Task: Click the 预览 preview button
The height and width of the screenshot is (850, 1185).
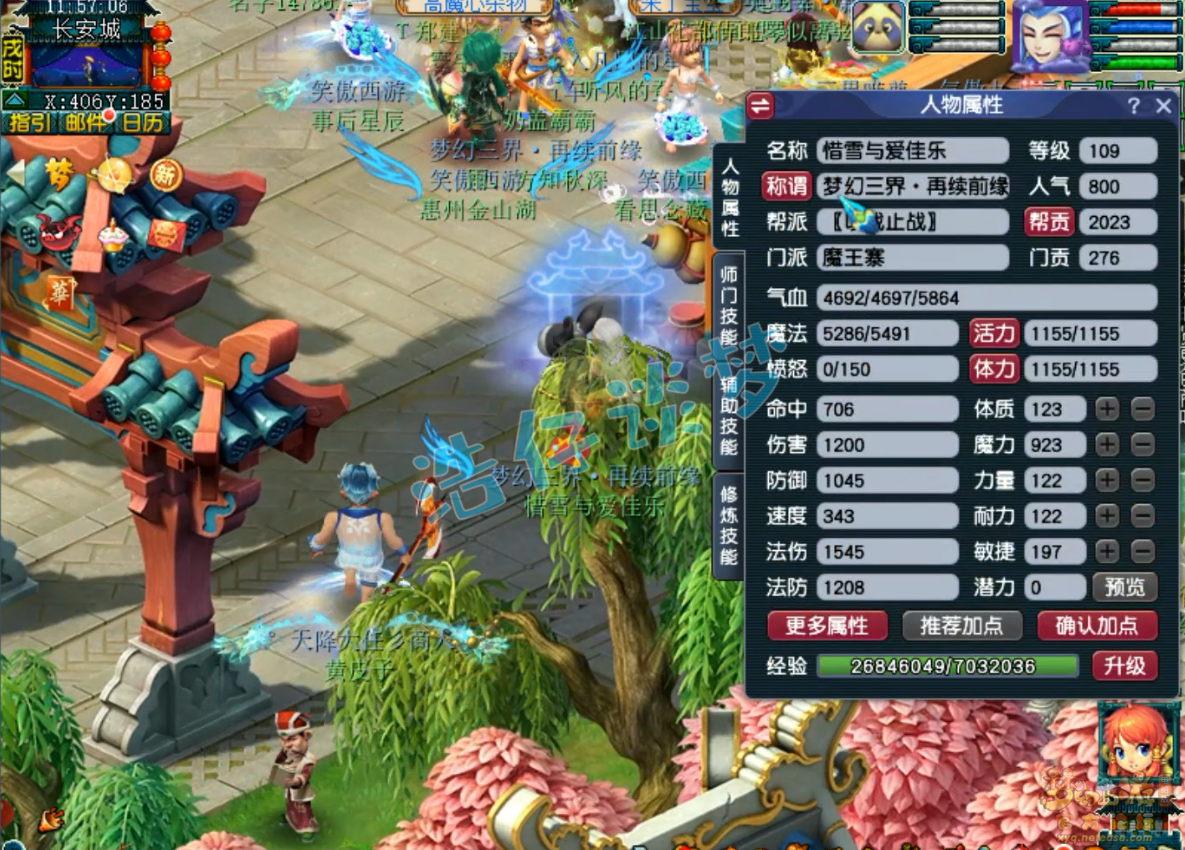Action: [1124, 587]
